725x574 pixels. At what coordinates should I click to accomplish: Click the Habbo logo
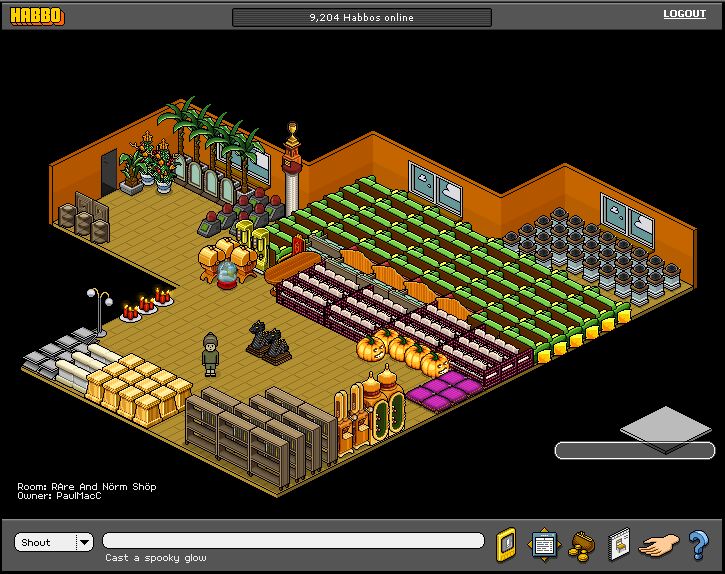[x=37, y=16]
